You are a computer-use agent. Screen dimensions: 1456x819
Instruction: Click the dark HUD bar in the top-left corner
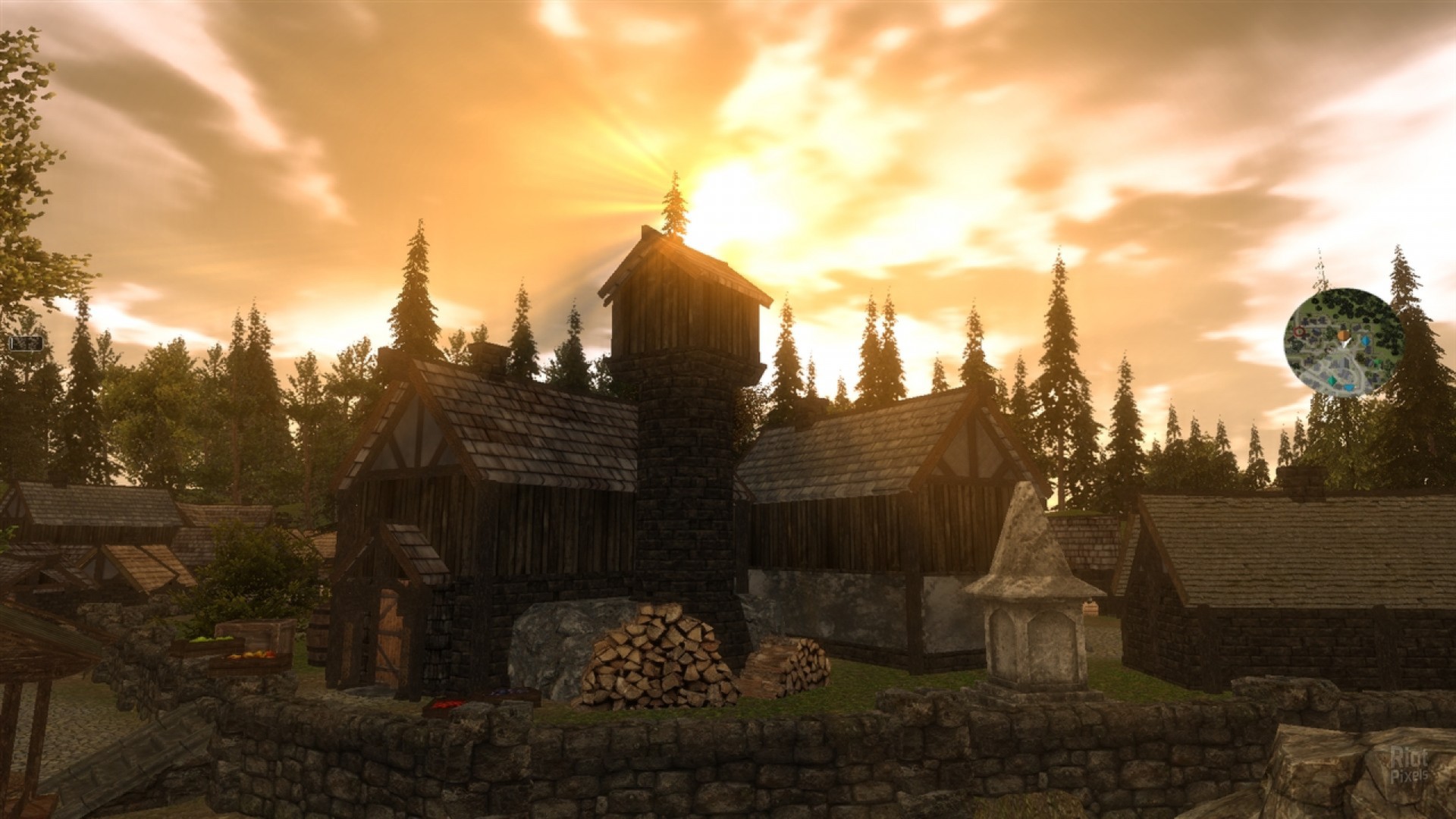pos(25,344)
